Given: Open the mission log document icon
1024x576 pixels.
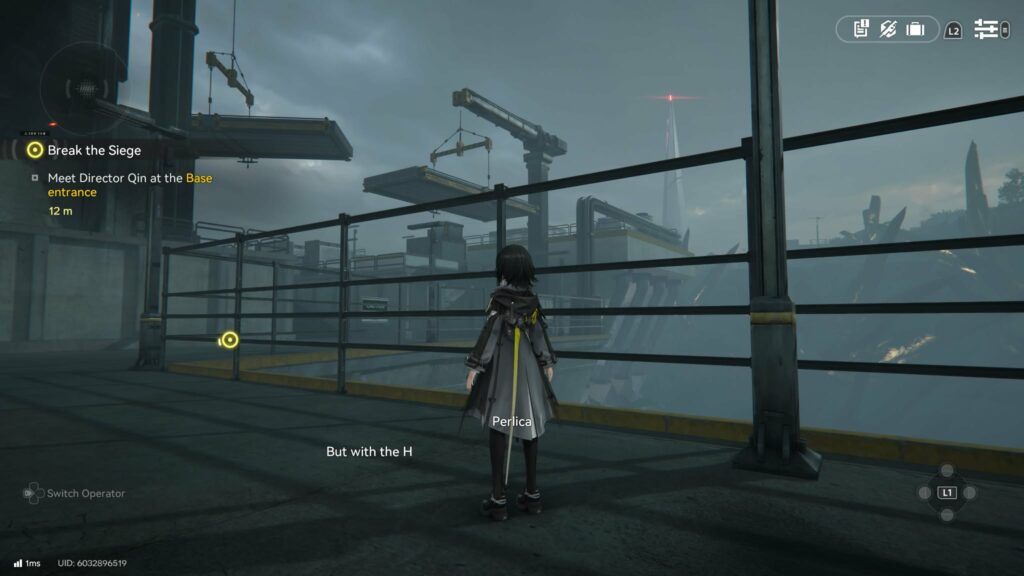Looking at the screenshot, I should 861,29.
